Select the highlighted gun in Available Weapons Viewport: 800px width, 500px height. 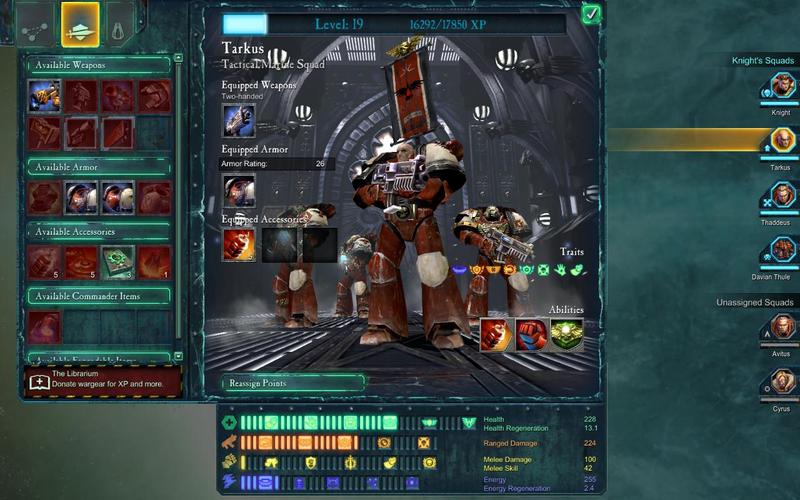pos(45,96)
